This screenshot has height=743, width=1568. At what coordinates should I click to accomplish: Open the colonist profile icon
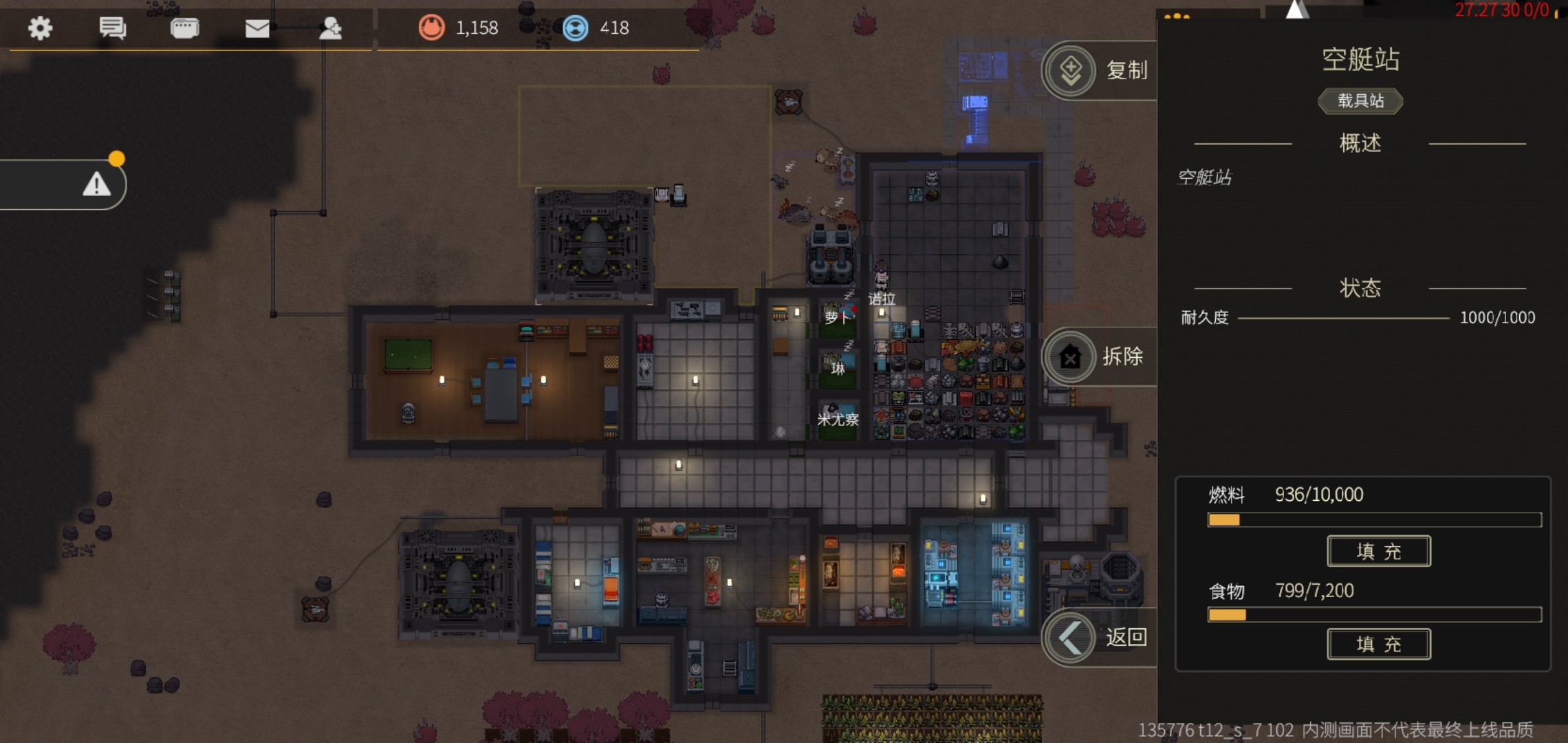(x=330, y=28)
